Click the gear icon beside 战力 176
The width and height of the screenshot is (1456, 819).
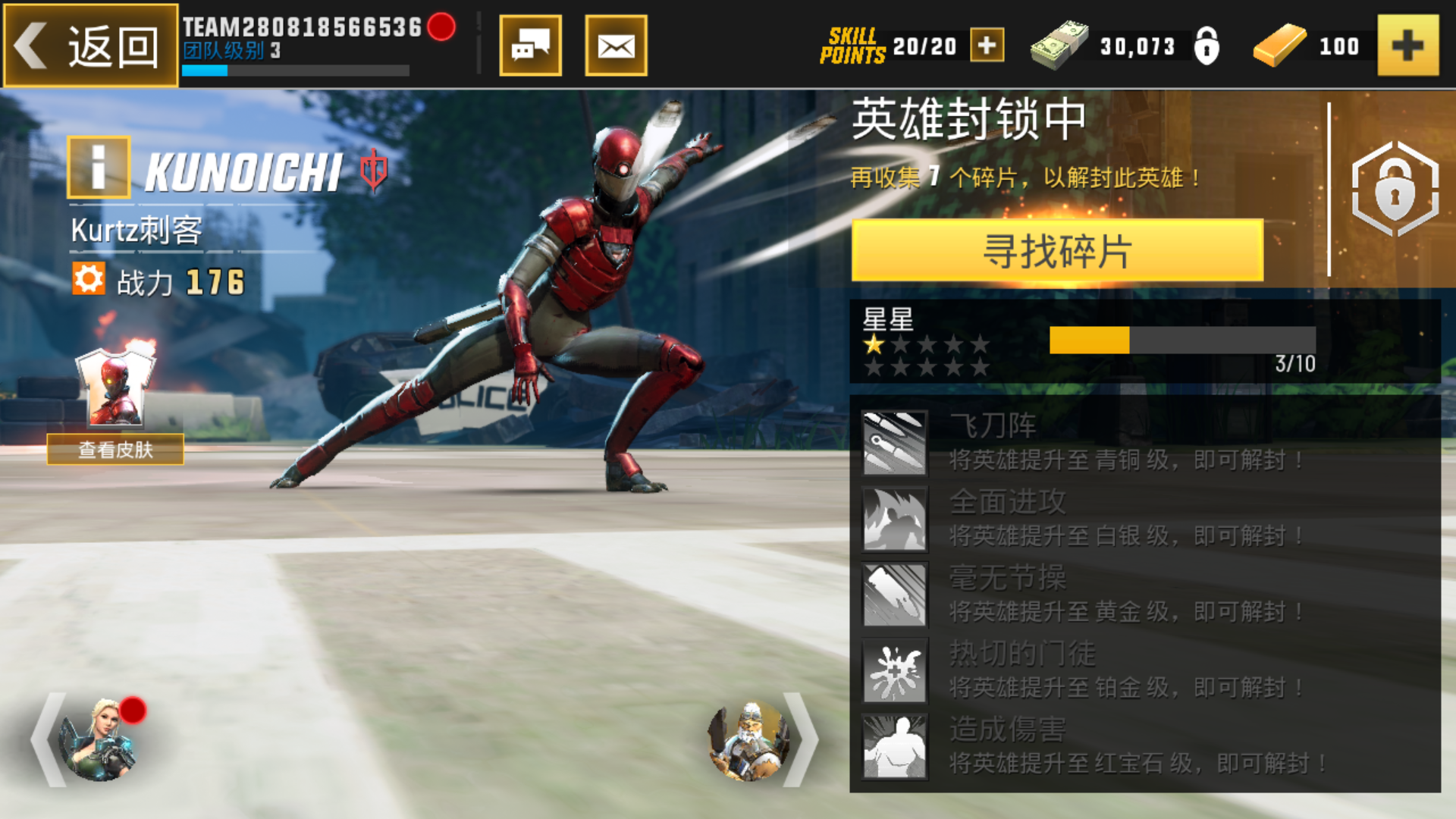tap(90, 278)
